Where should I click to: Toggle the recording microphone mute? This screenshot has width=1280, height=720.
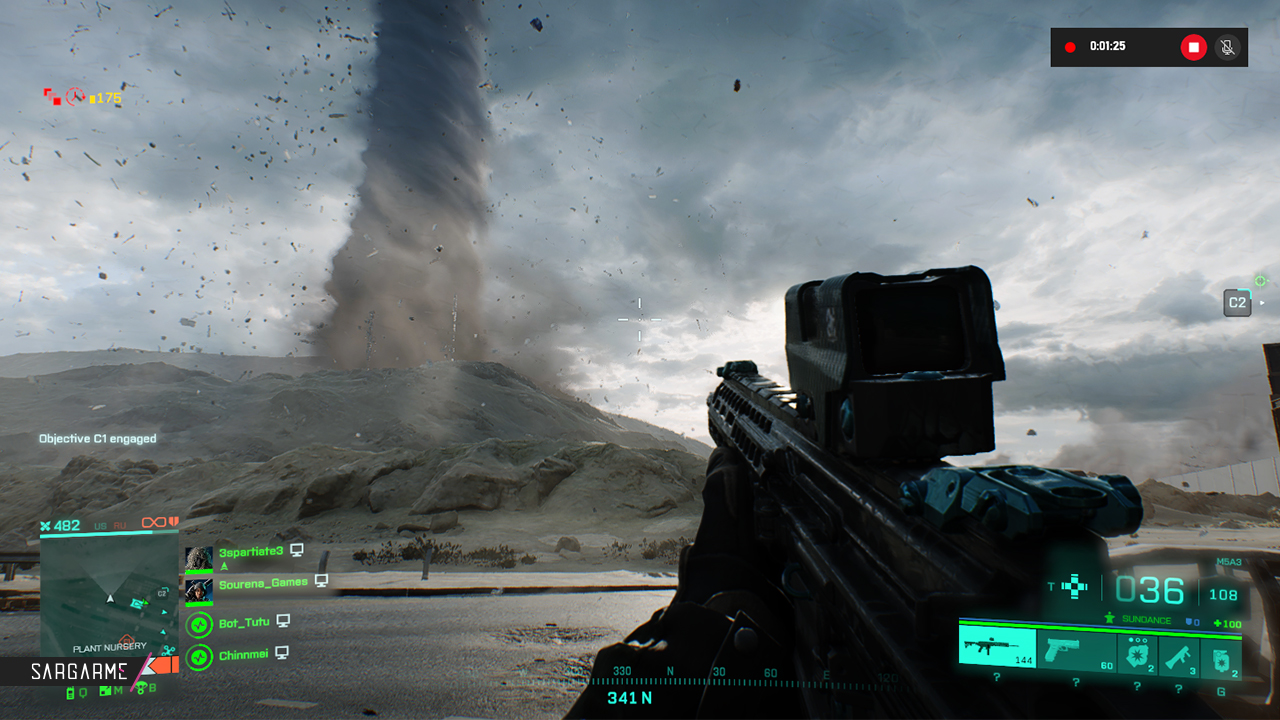(x=1227, y=47)
